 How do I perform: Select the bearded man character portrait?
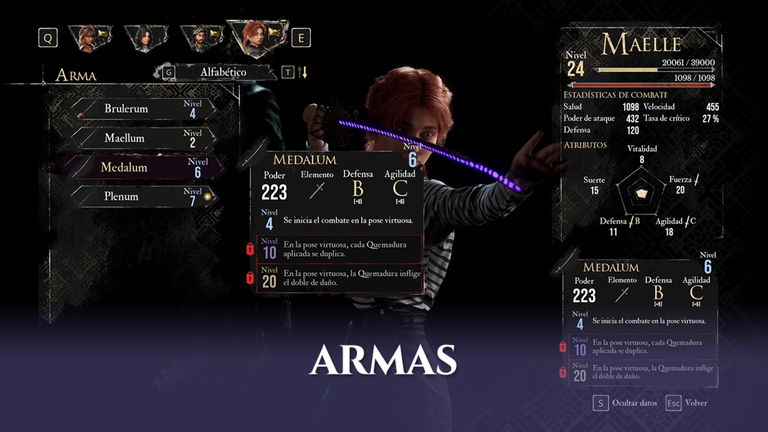point(202,38)
